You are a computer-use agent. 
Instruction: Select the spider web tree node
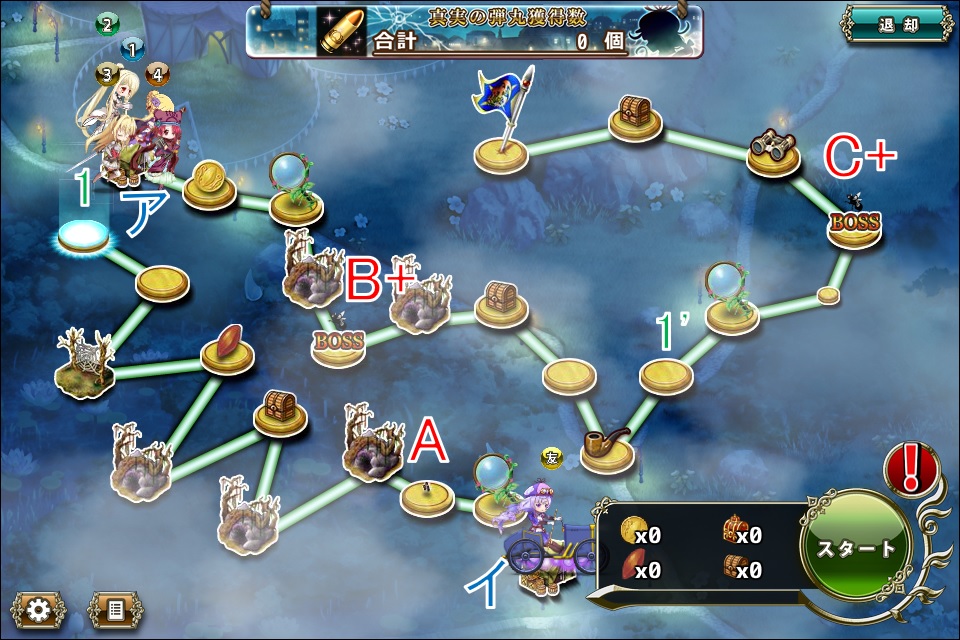[x=85, y=360]
